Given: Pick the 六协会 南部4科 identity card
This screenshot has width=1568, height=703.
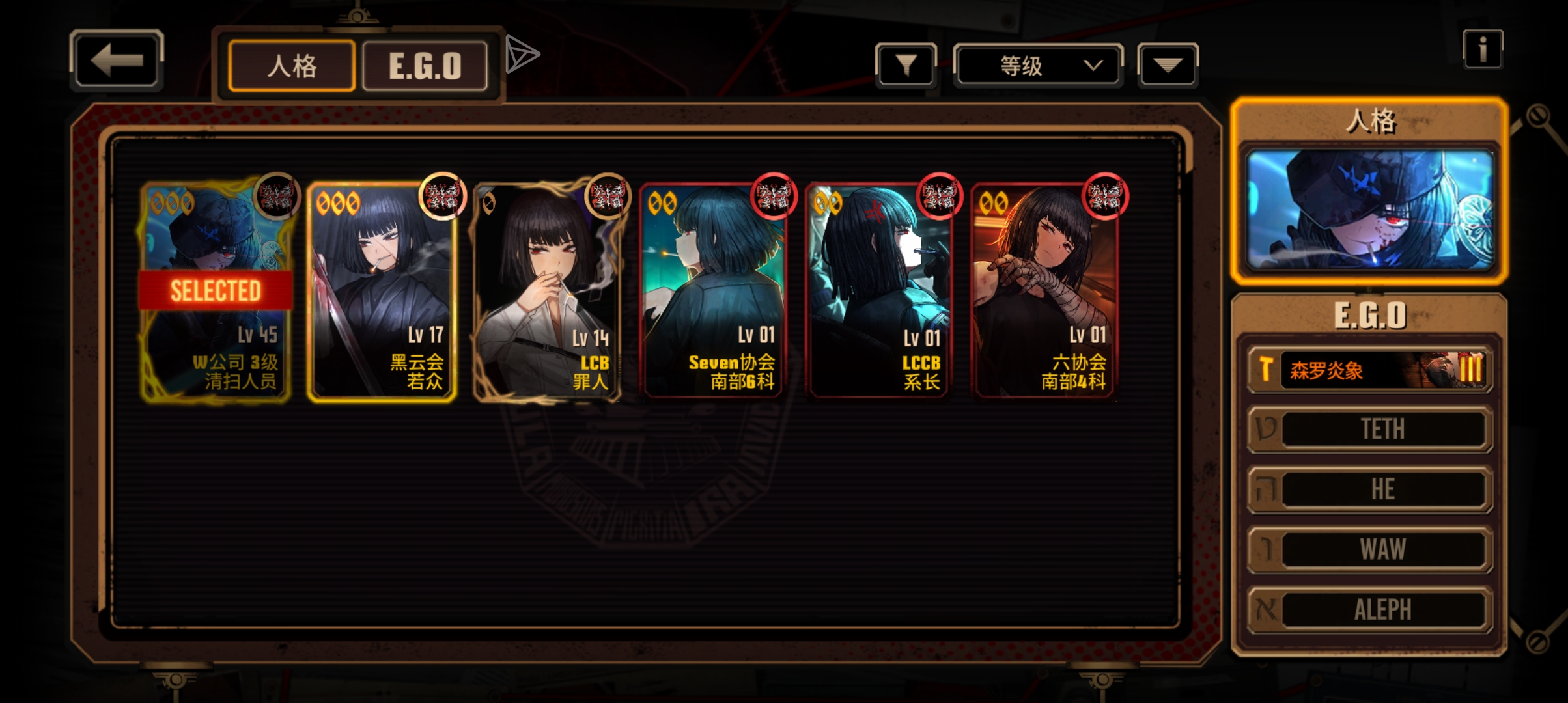Looking at the screenshot, I should click(1045, 291).
